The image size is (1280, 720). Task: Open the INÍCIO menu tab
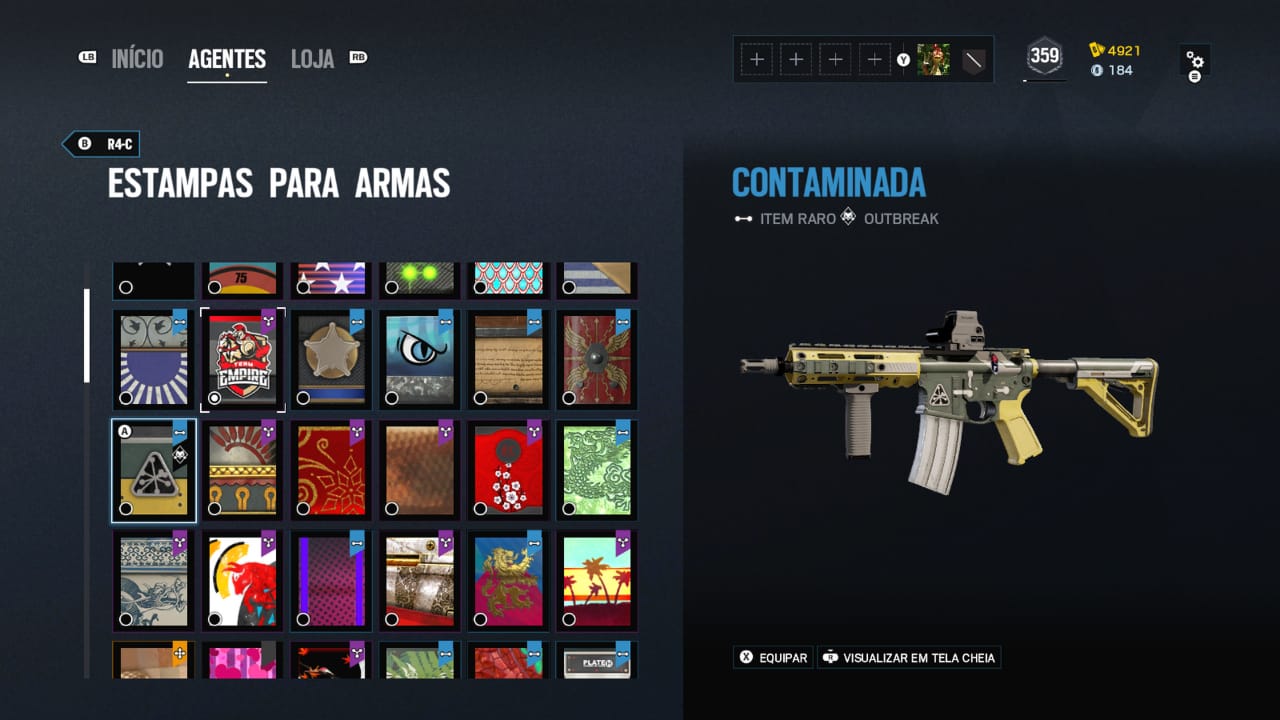point(137,58)
